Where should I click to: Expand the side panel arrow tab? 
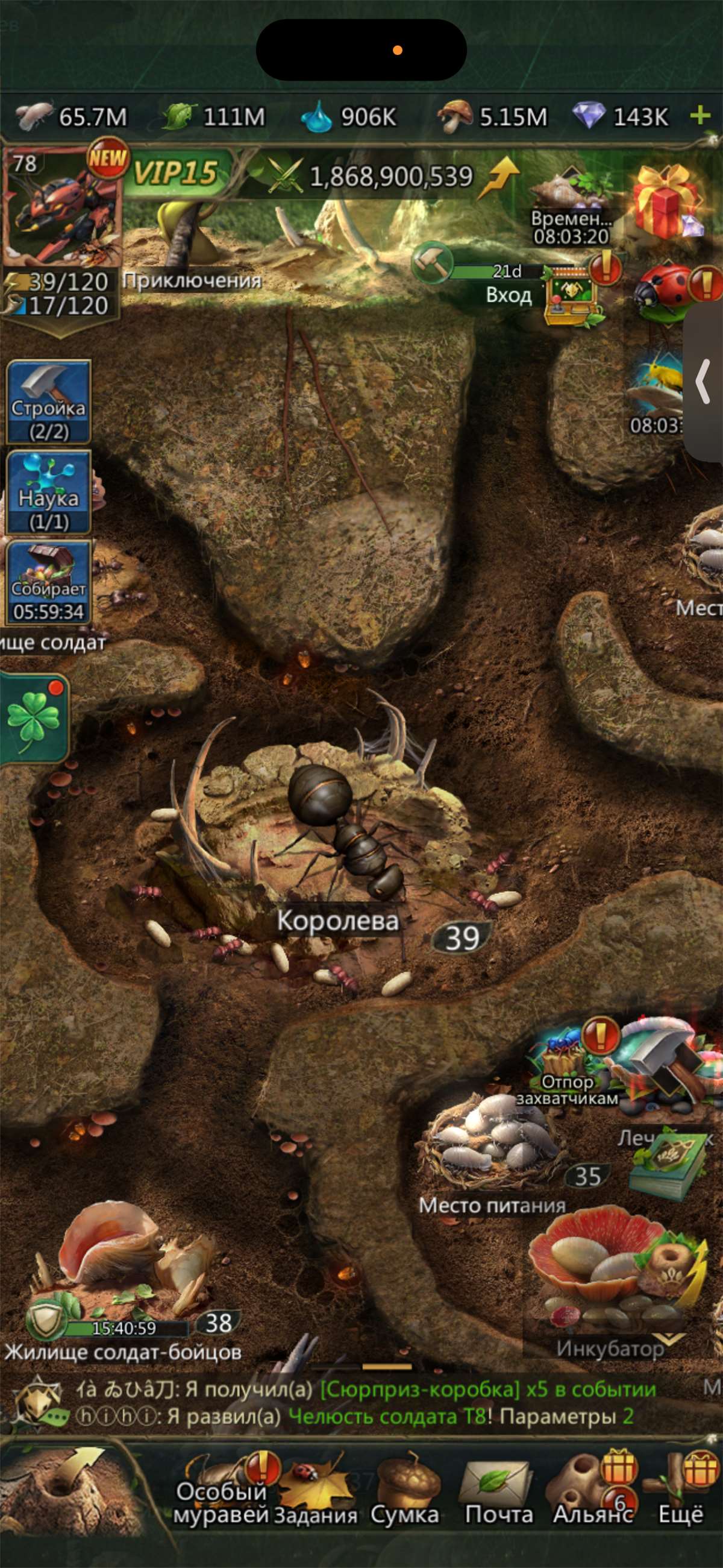pos(704,382)
